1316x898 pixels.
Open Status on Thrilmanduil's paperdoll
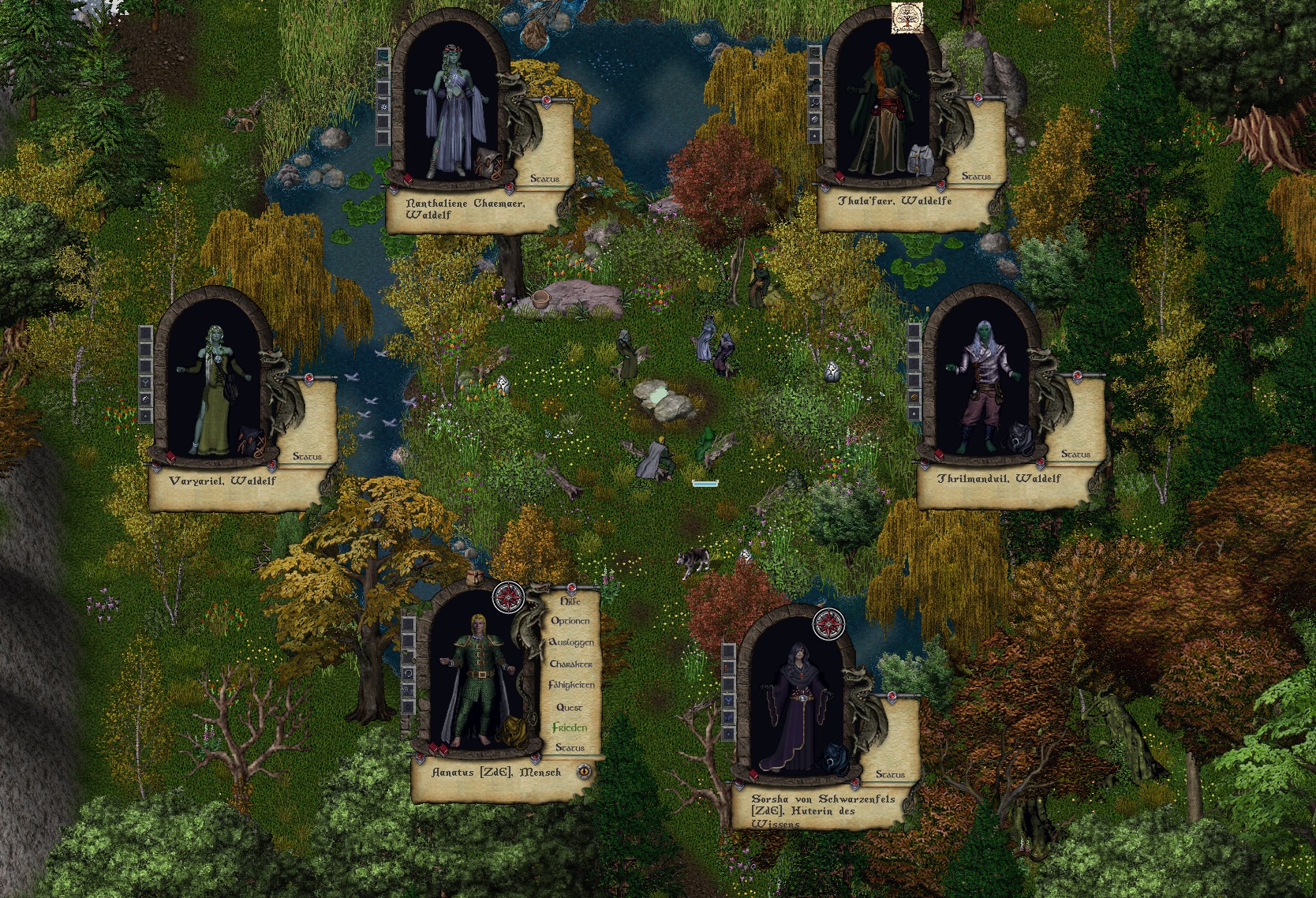point(1075,454)
